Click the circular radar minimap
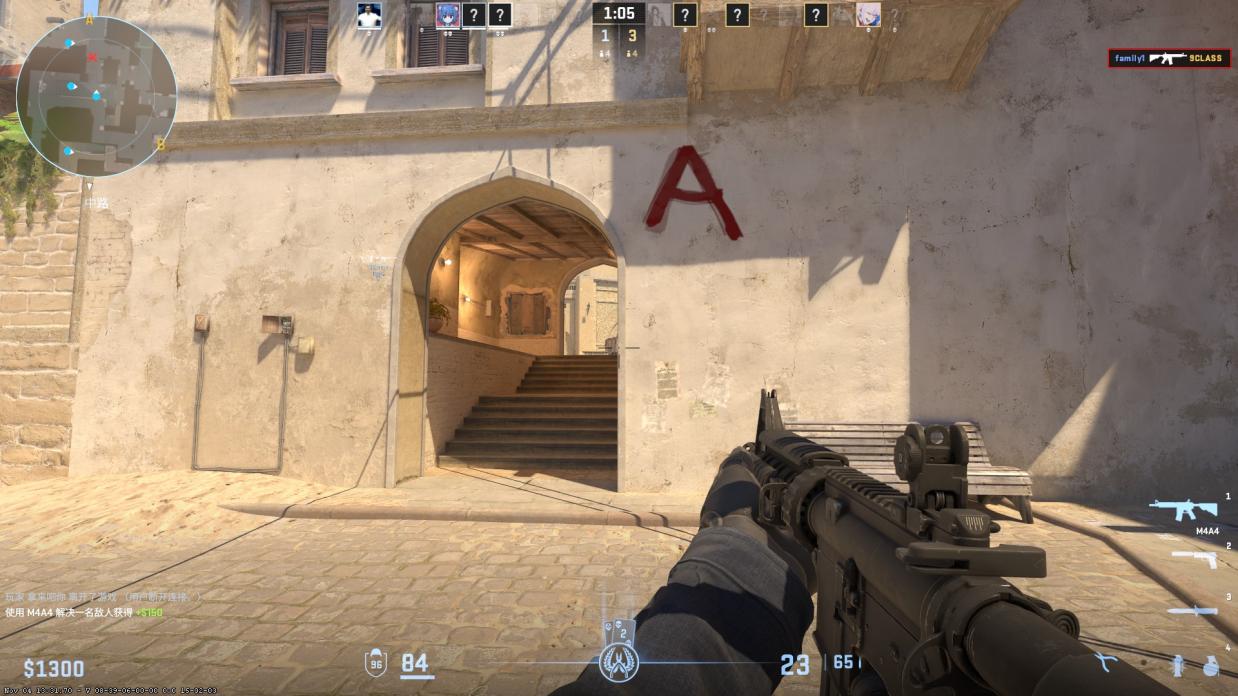1238x696 pixels. (96, 96)
